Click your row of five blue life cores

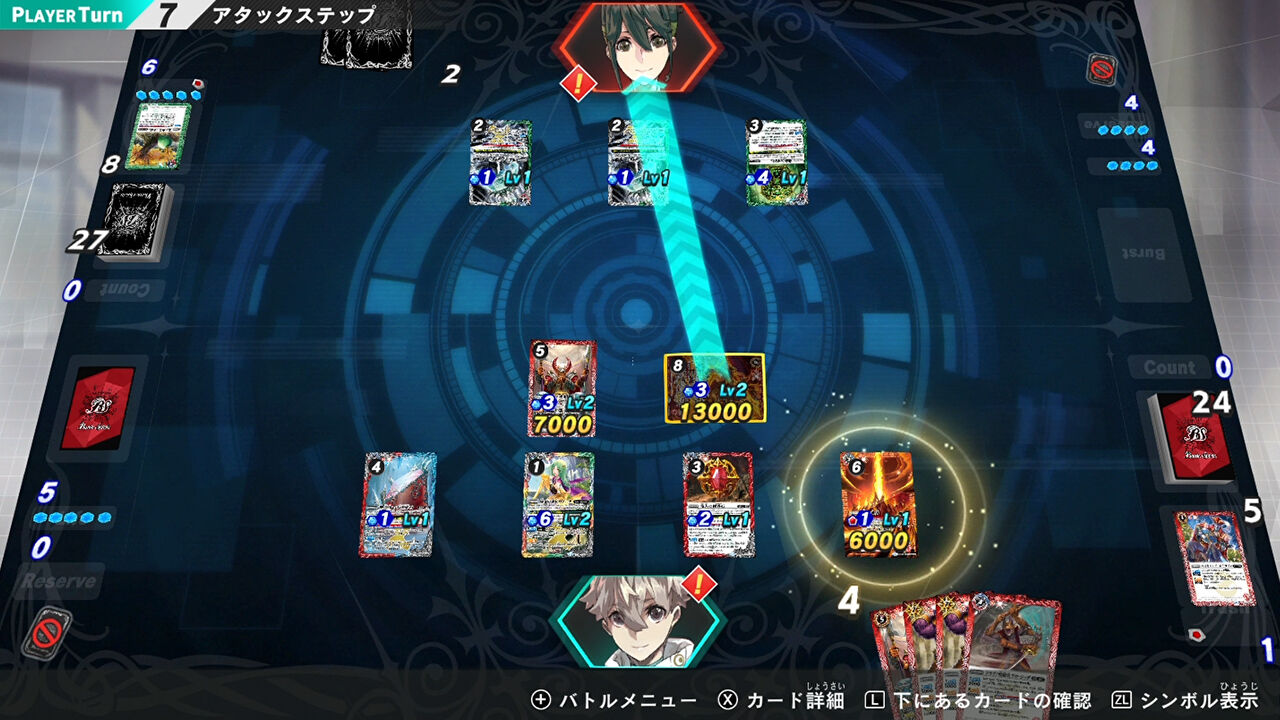tap(73, 515)
